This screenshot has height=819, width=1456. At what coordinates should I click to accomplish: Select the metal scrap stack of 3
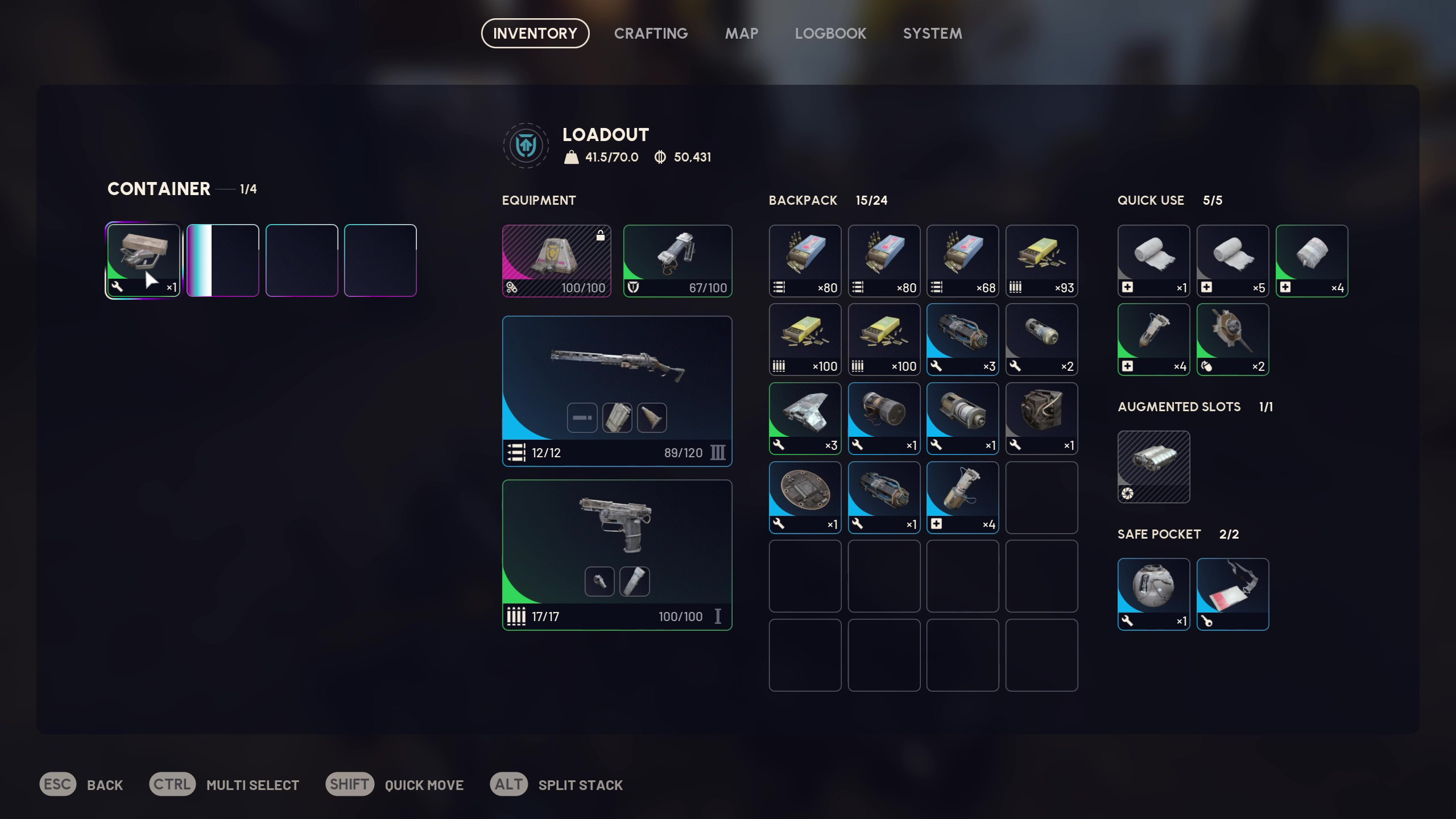click(805, 418)
